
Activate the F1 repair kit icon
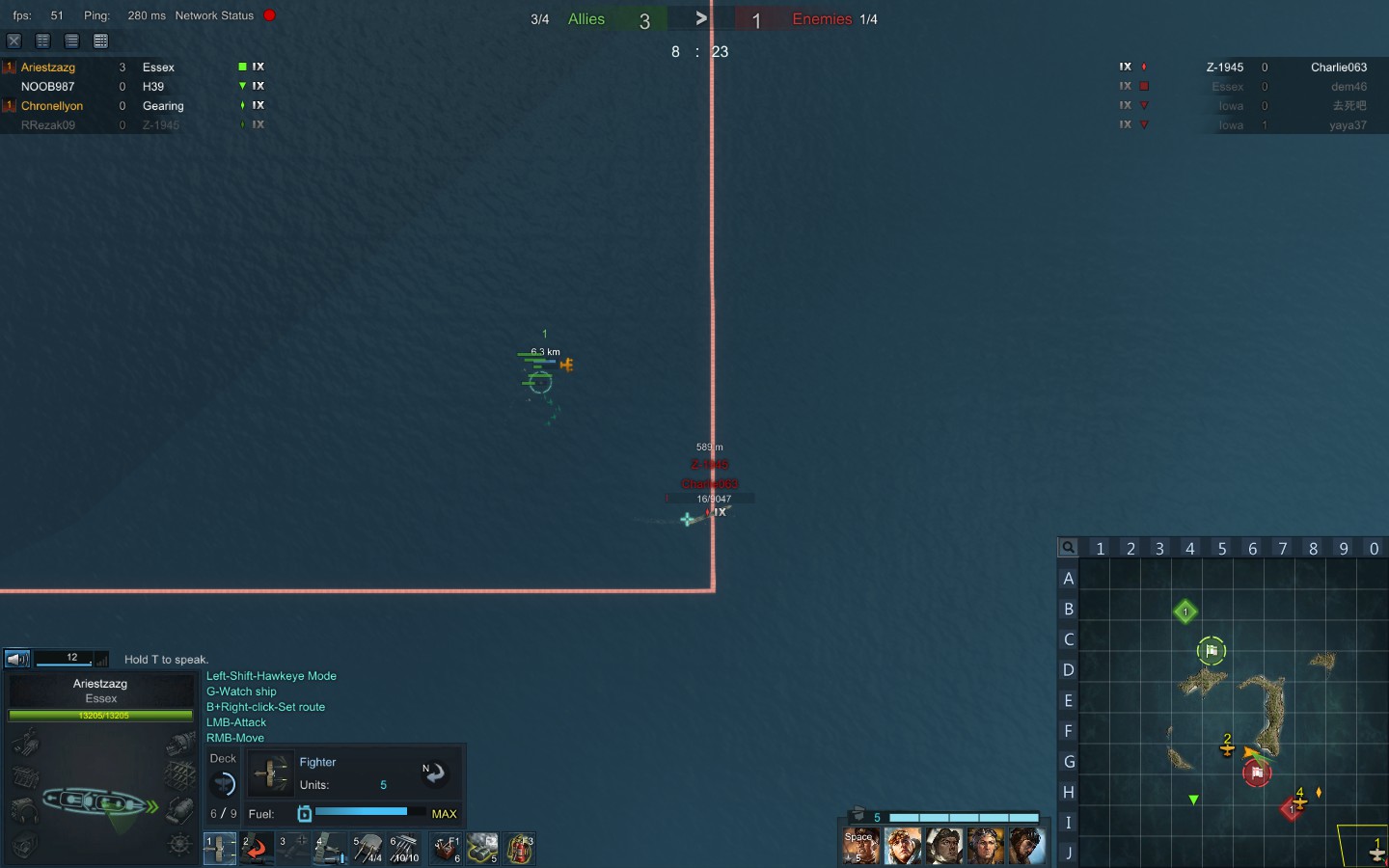coord(445,849)
